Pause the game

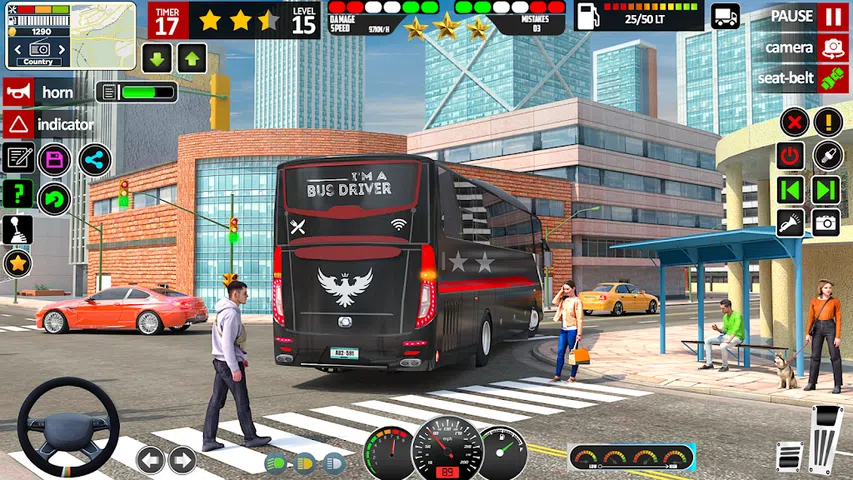[x=832, y=17]
